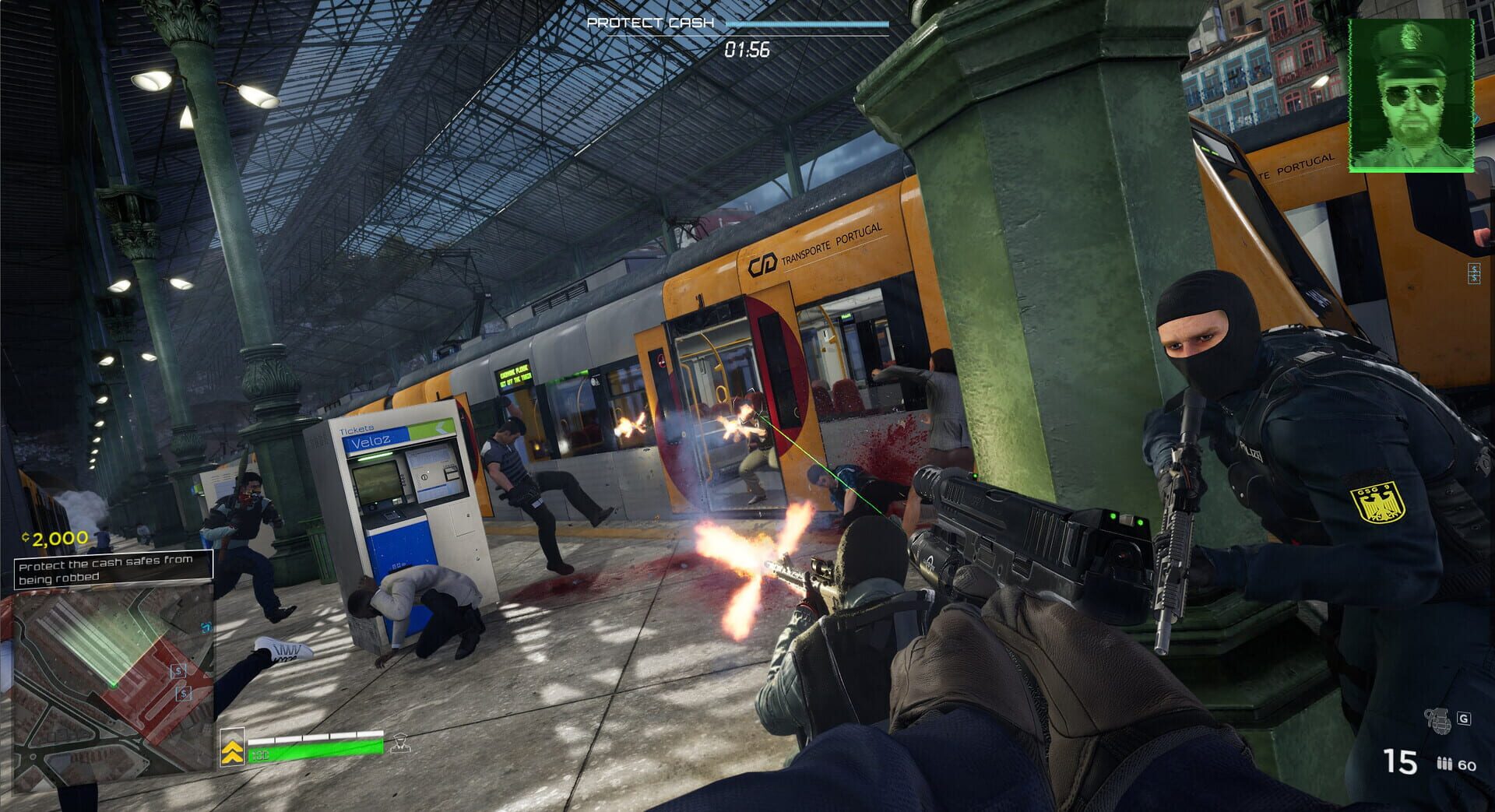Click the $$ objective marker on the train
The image size is (1495, 812).
click(x=1474, y=272)
